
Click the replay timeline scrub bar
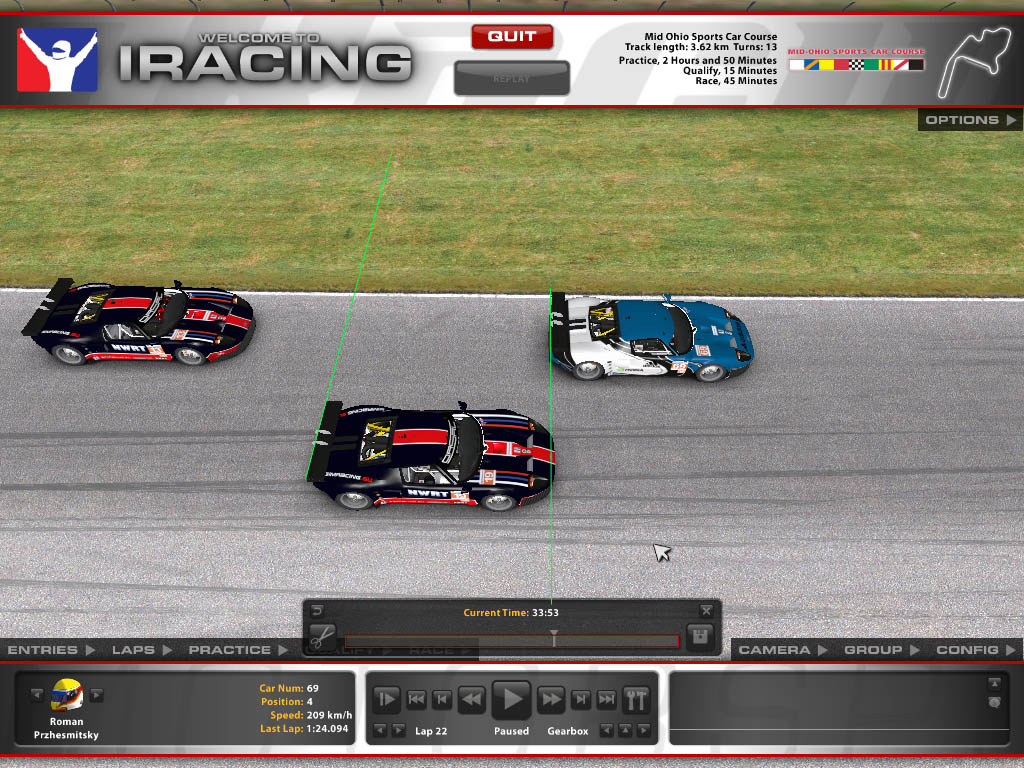[511, 641]
